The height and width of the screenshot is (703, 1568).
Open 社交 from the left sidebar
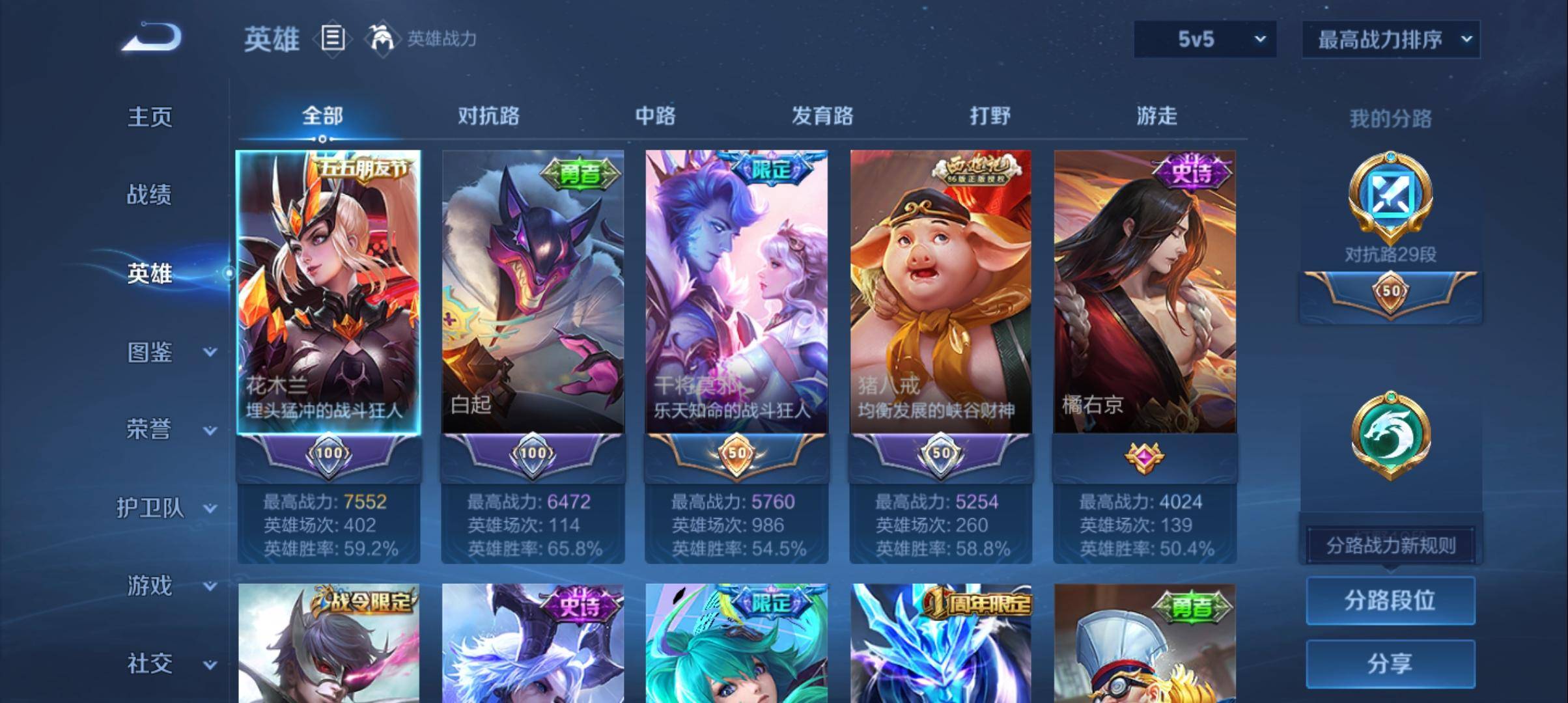point(151,663)
